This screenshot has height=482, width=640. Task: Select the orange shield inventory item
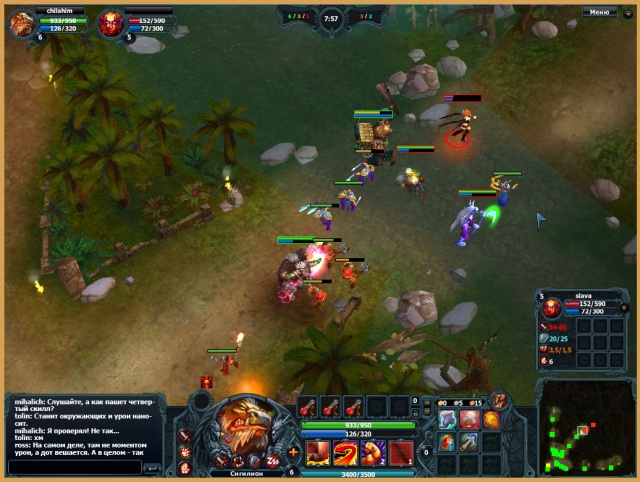coord(491,419)
